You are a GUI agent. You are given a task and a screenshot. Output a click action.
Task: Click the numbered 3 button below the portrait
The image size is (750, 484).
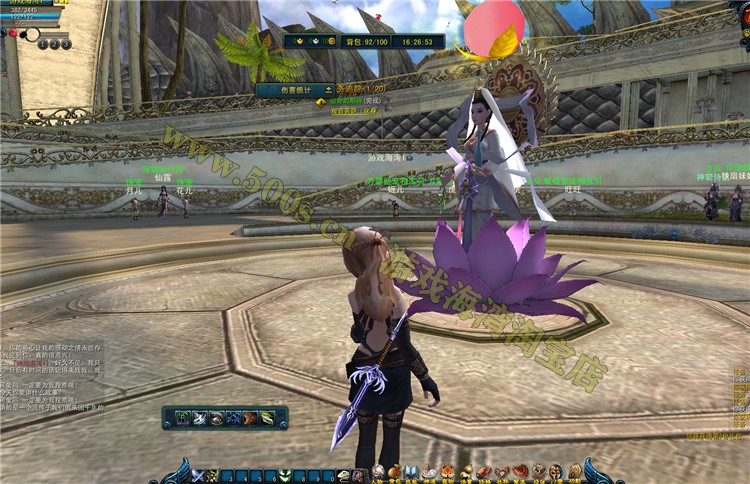66,44
